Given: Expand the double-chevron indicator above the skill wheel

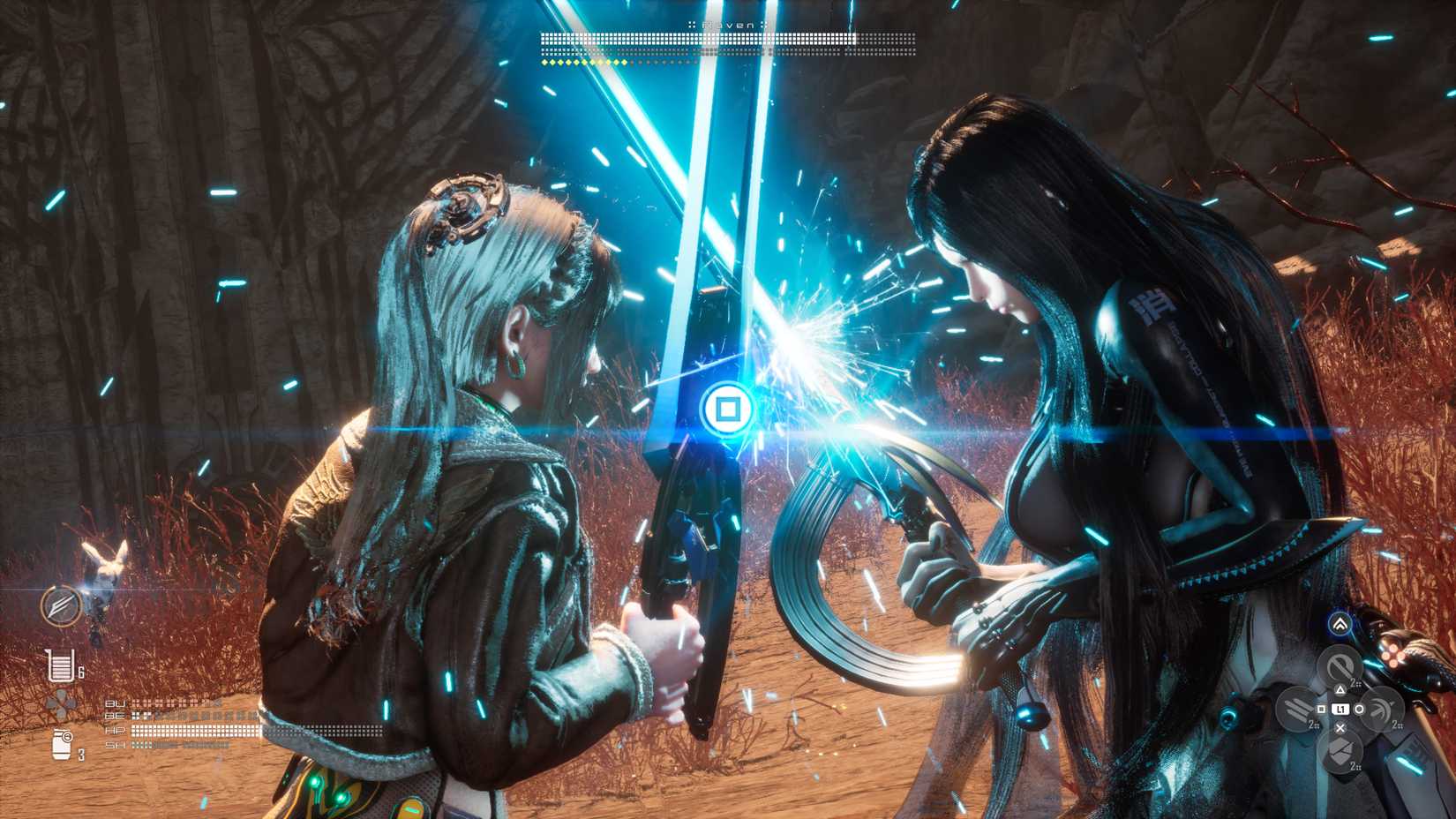Looking at the screenshot, I should tap(1340, 624).
